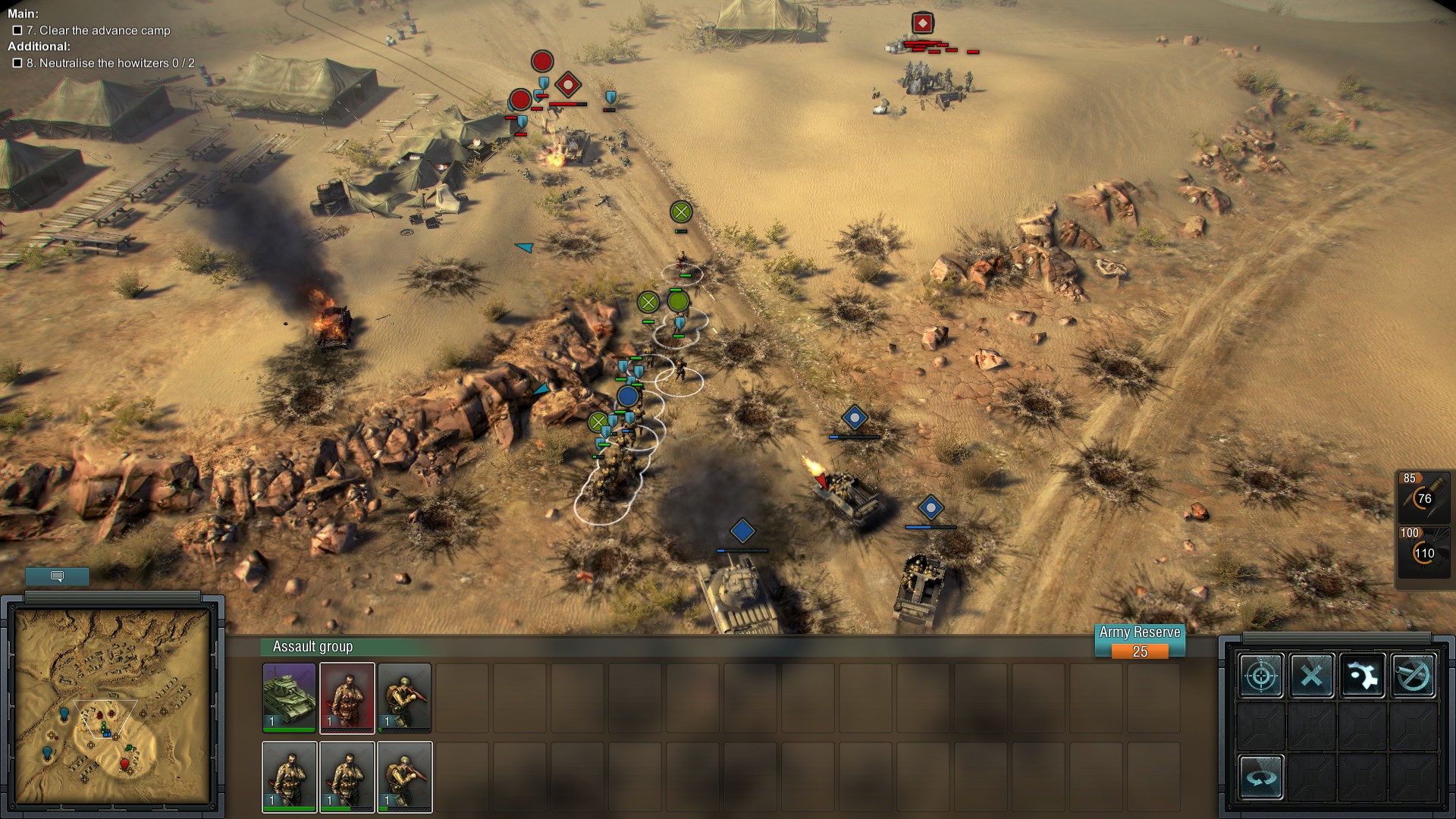
Task: Activate the crosshair attack command
Action: (1261, 675)
